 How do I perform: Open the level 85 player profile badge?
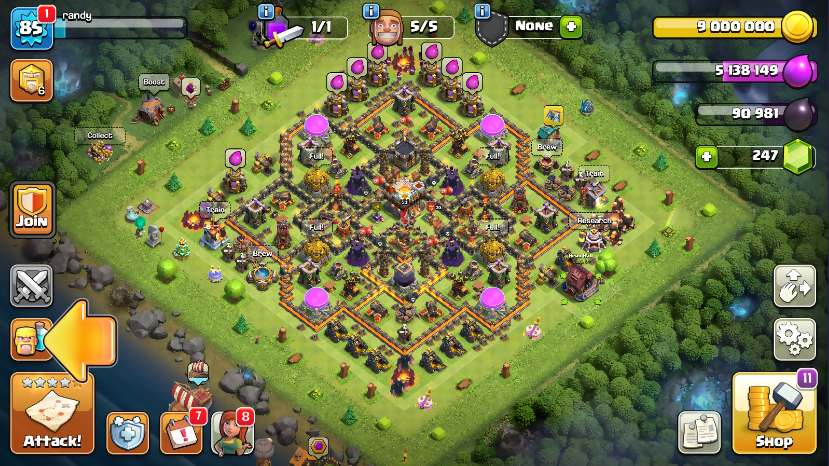pyautogui.click(x=30, y=28)
